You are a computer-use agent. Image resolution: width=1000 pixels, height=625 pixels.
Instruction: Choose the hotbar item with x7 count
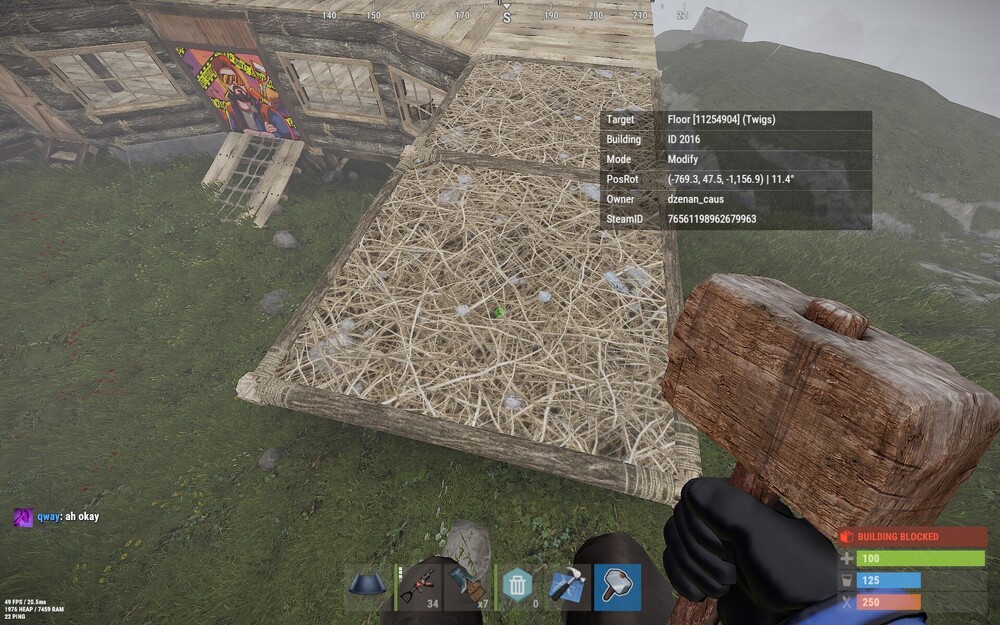coord(468,587)
